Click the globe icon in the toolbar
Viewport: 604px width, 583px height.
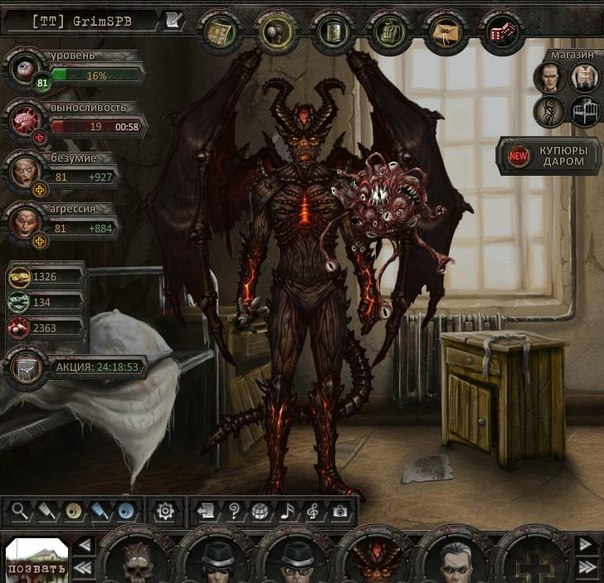258,511
